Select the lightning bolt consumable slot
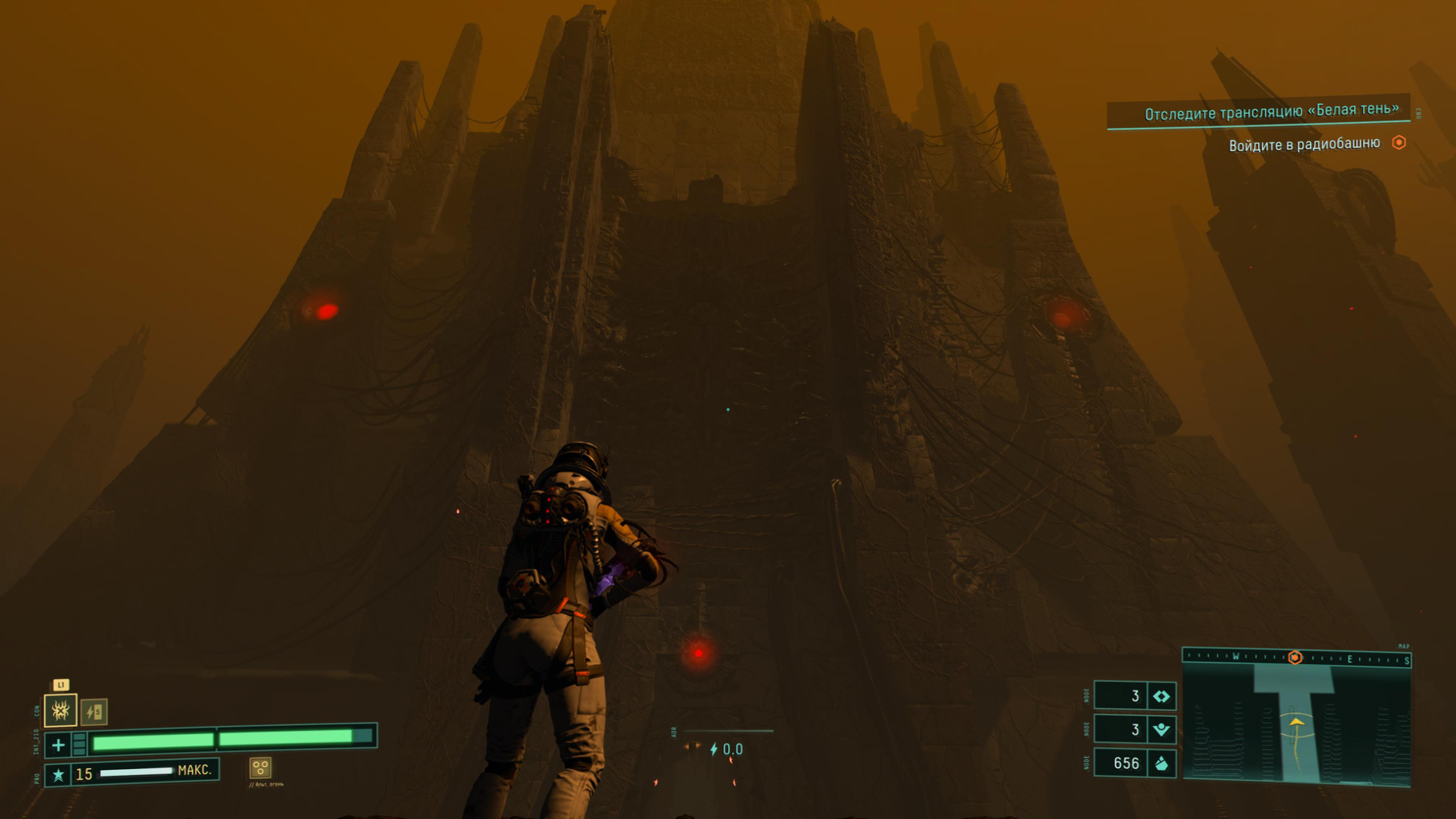 pos(94,712)
